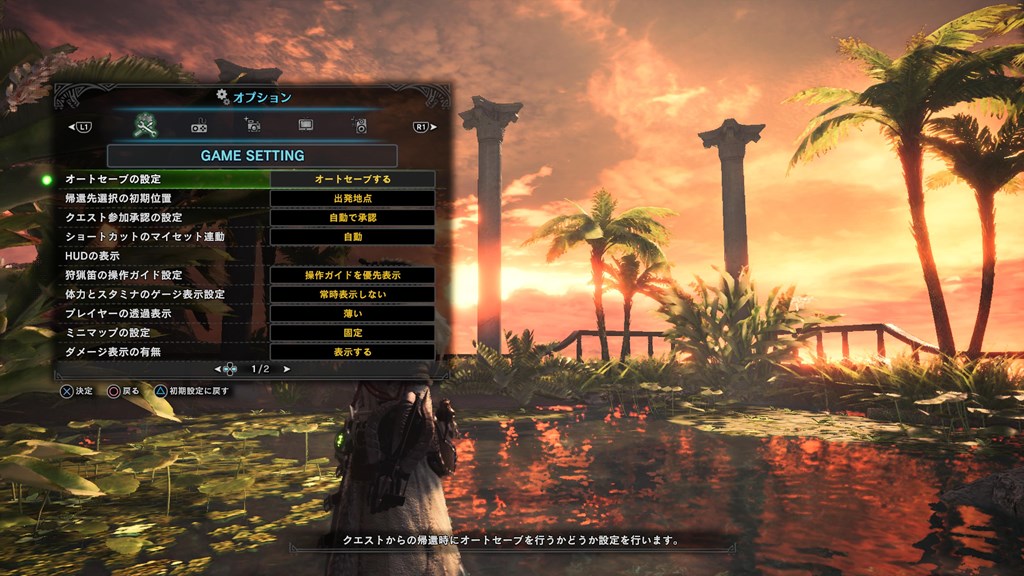Switch to the controller settings tab

pos(199,127)
